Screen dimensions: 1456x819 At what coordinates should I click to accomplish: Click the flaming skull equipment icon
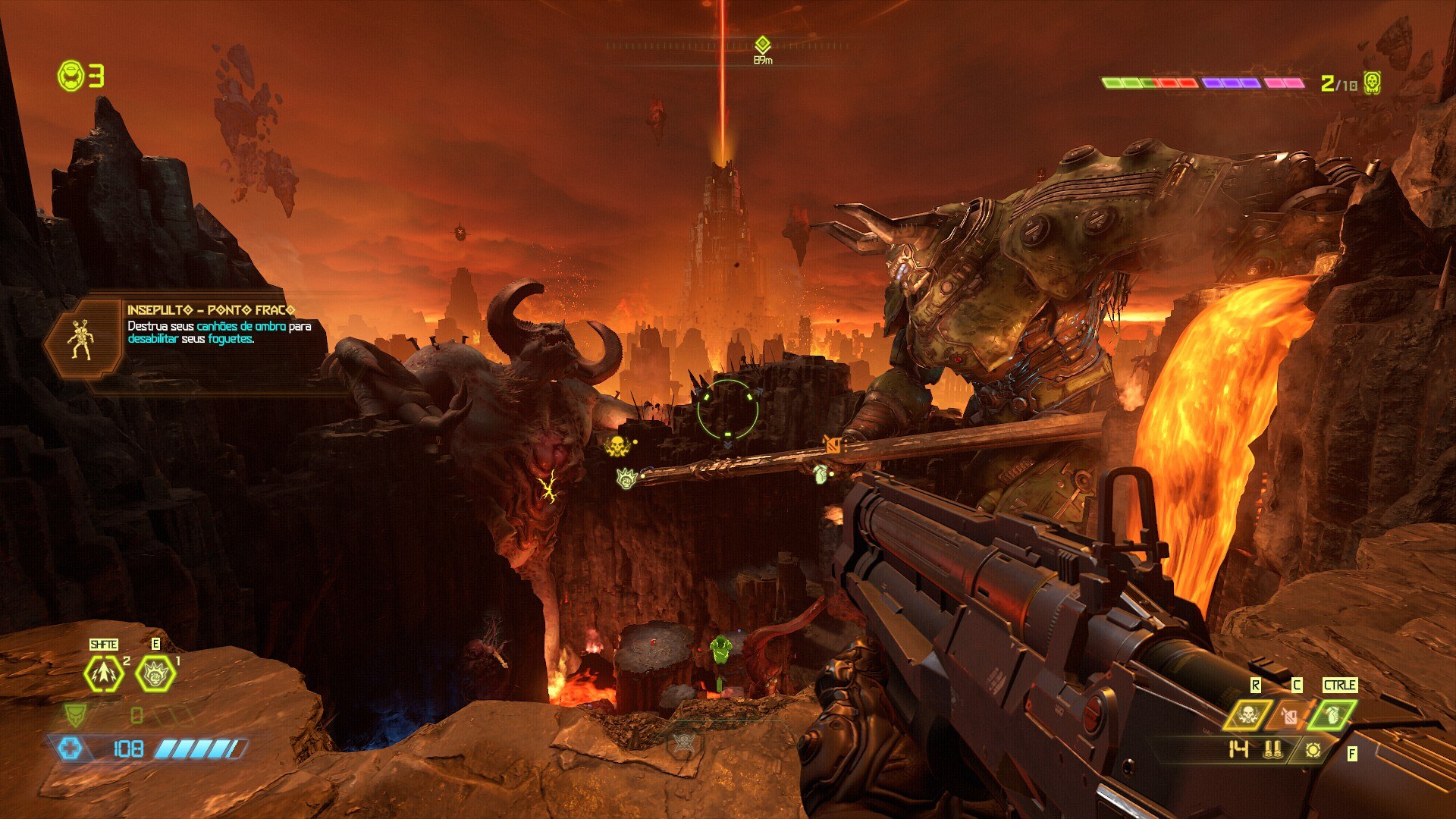coord(1247,714)
